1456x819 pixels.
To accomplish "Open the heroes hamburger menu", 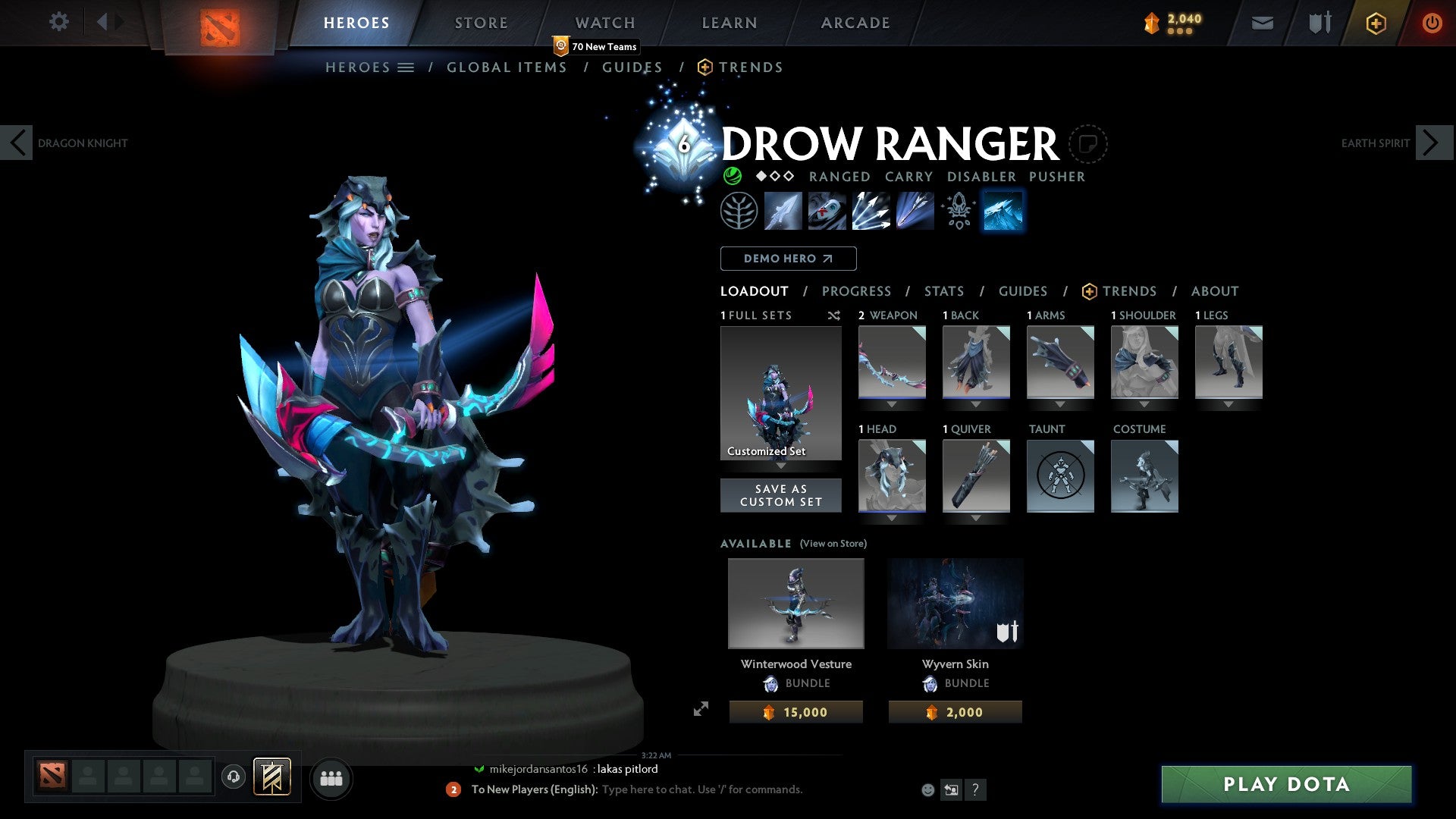I will [x=406, y=67].
